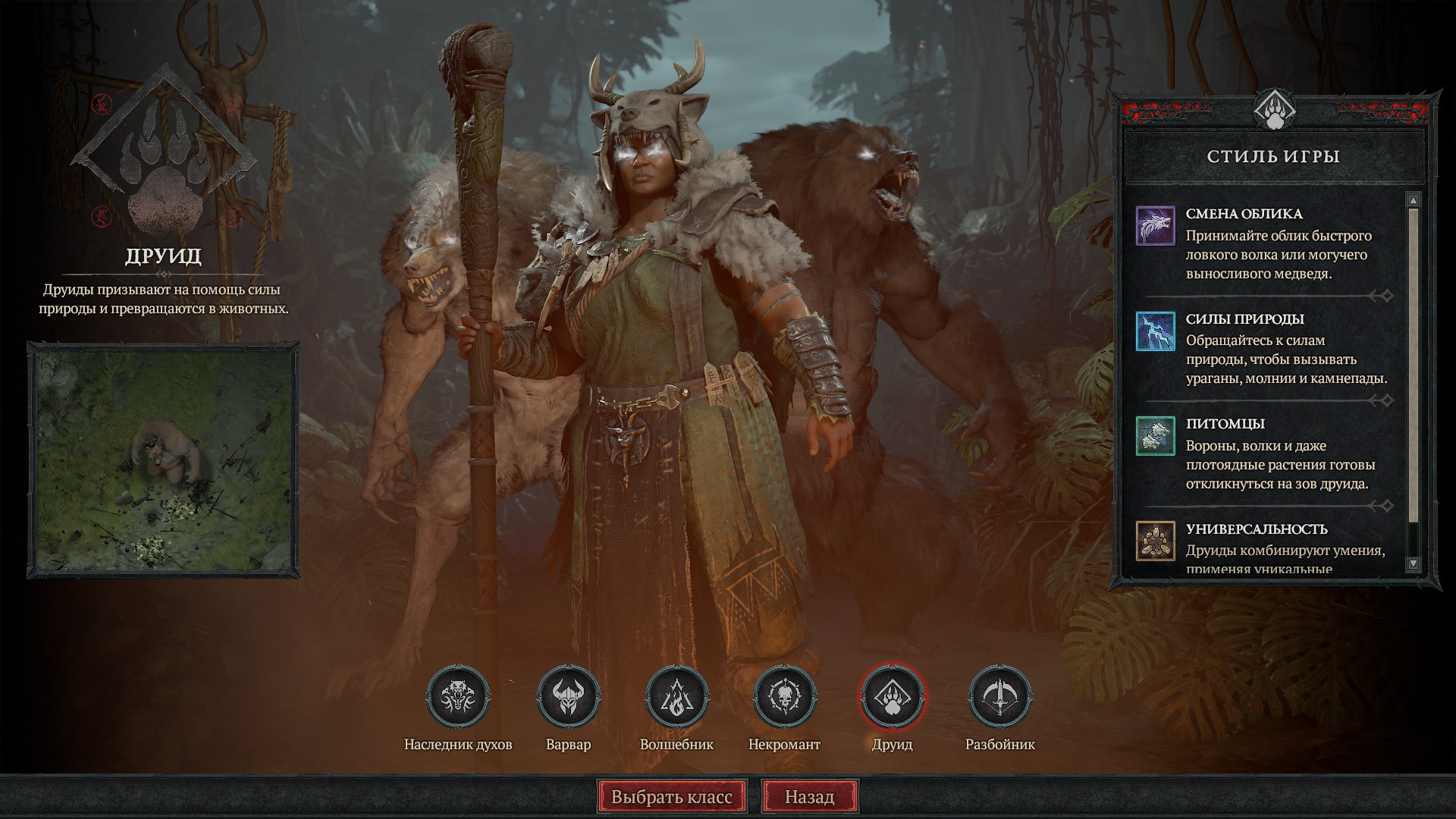Select the Некромант skull icon

785,696
